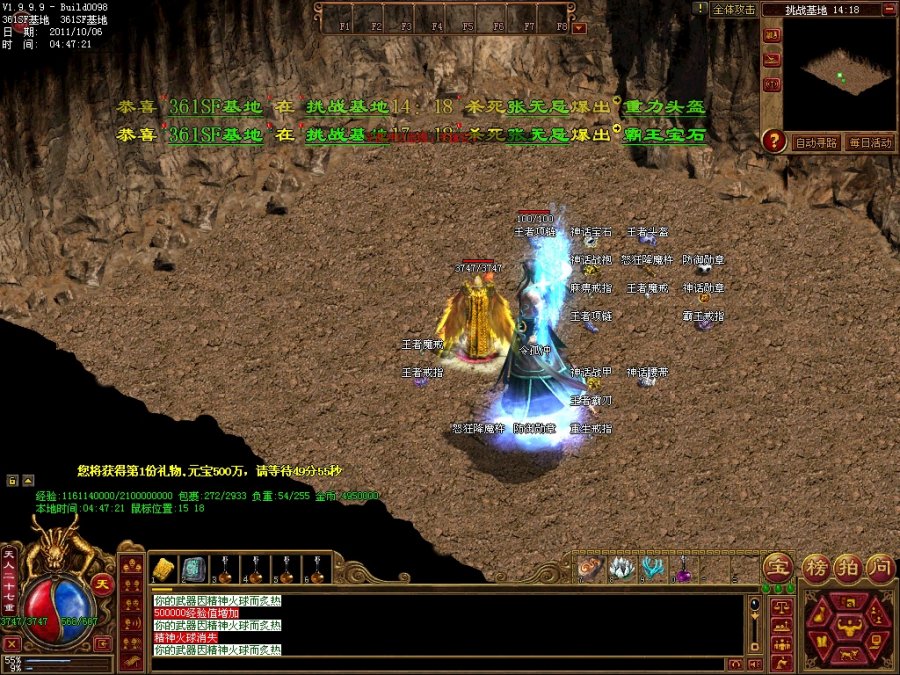The image size is (900, 675).
Task: Open the 宝 treasure shop button
Action: (x=777, y=567)
